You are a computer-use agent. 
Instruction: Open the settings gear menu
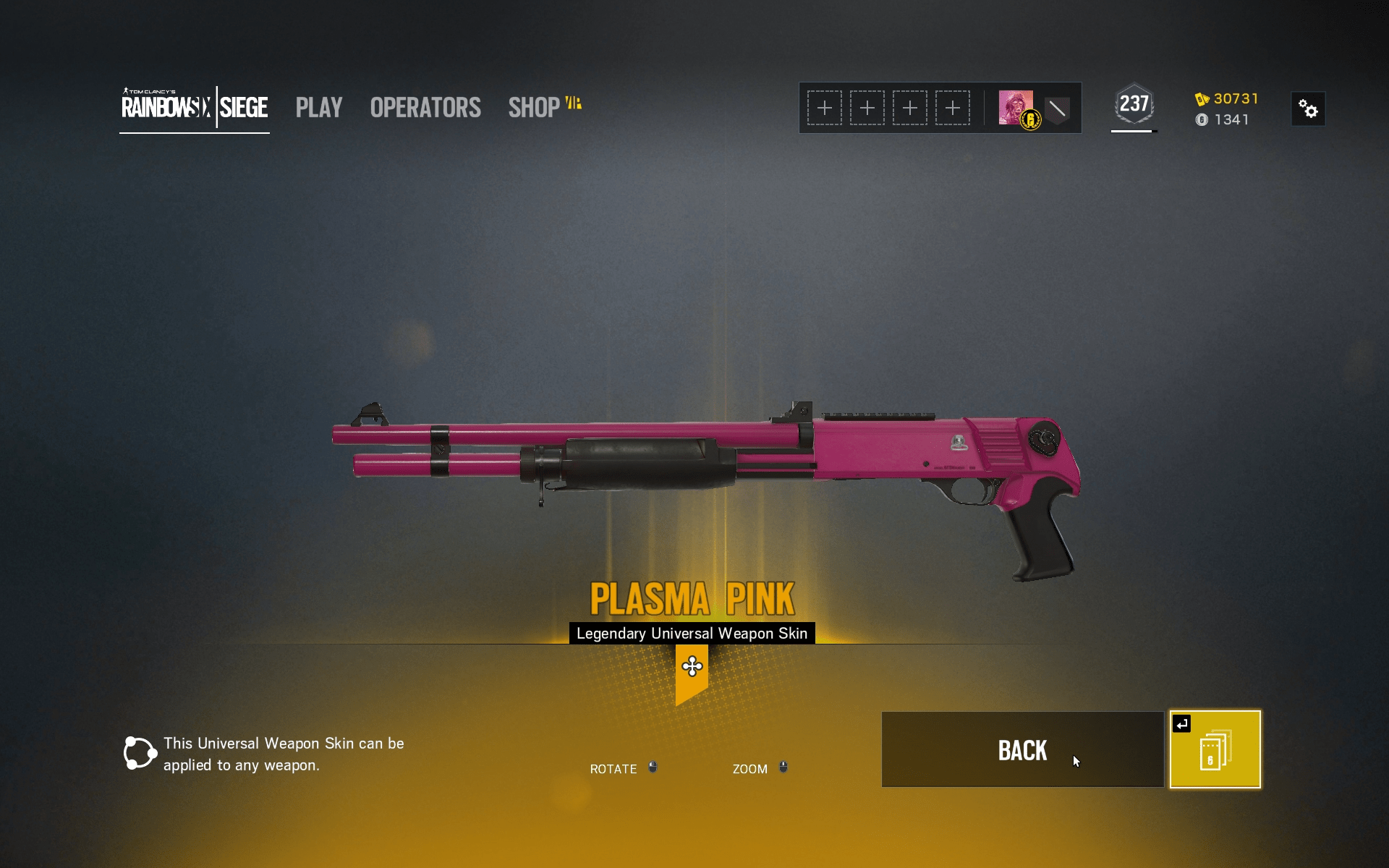pyautogui.click(x=1309, y=109)
